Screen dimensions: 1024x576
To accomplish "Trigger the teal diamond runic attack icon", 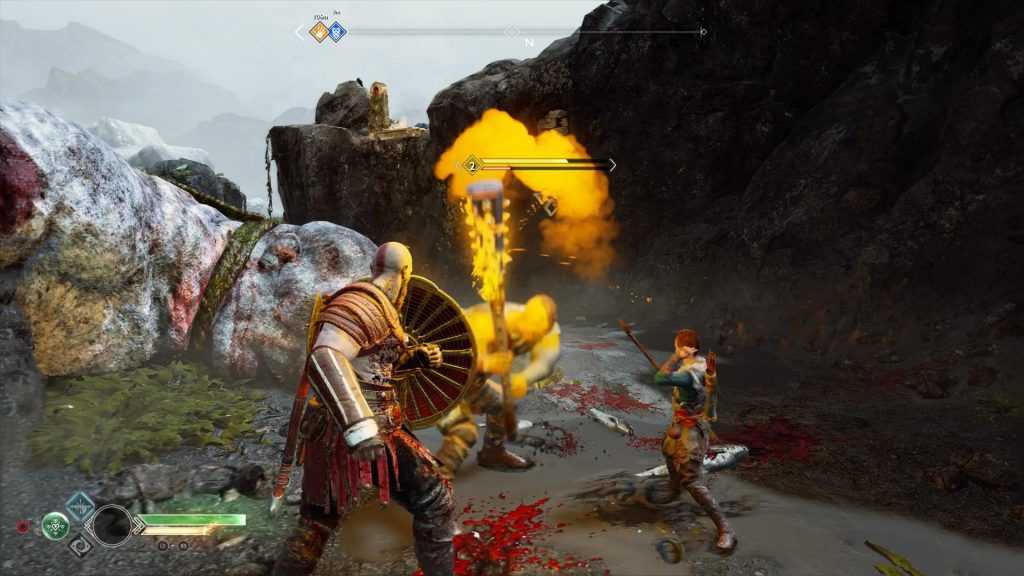I will point(80,506).
